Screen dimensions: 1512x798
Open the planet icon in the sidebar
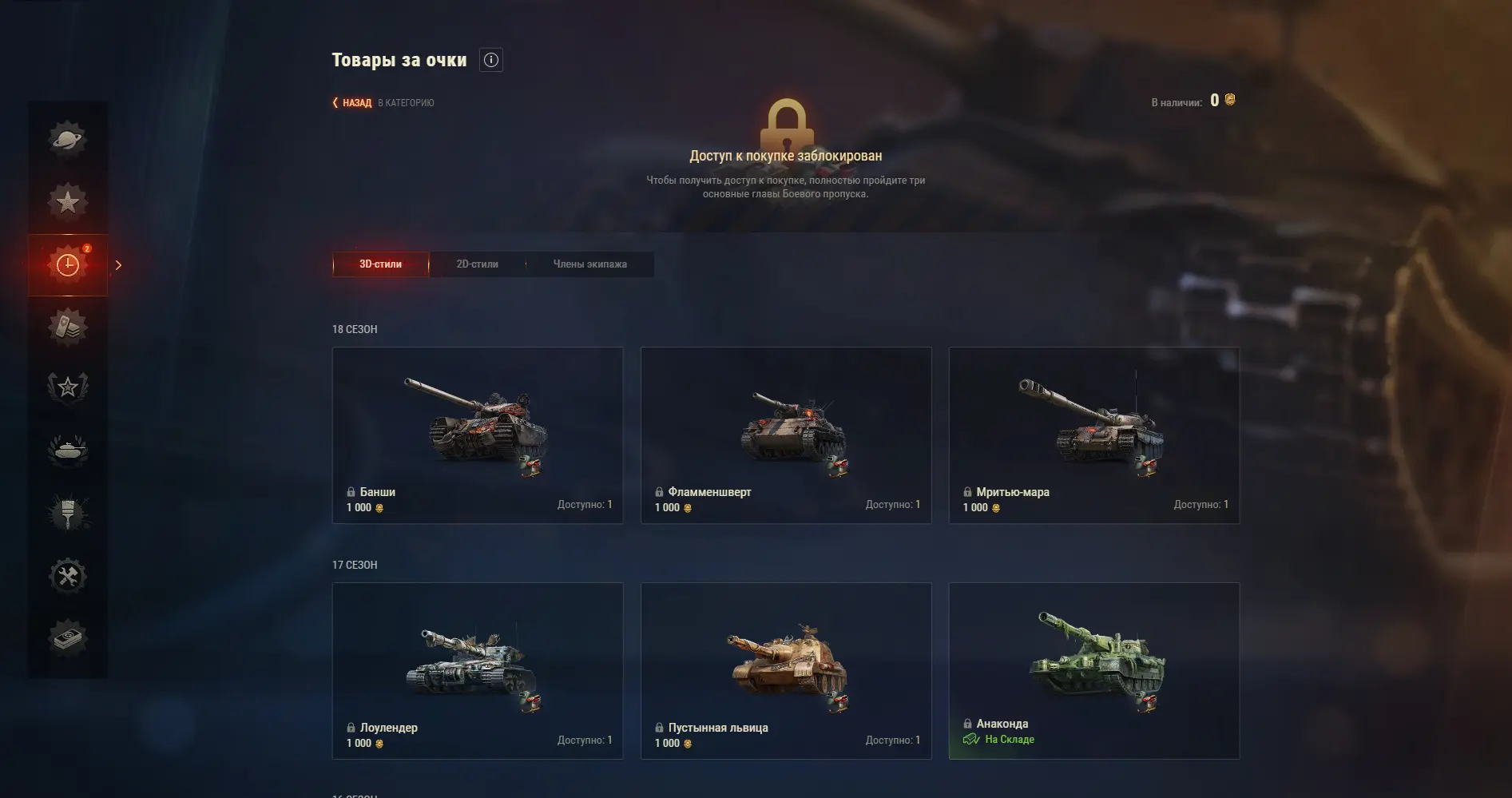point(68,139)
